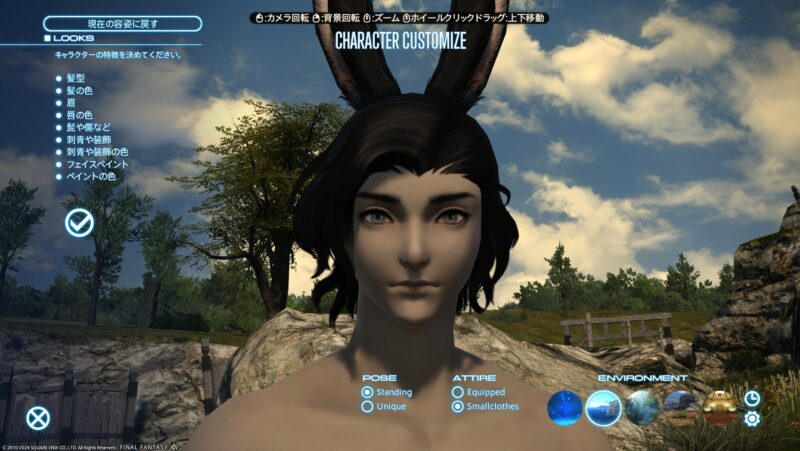Confirm looks with the checkmark button

[79, 223]
